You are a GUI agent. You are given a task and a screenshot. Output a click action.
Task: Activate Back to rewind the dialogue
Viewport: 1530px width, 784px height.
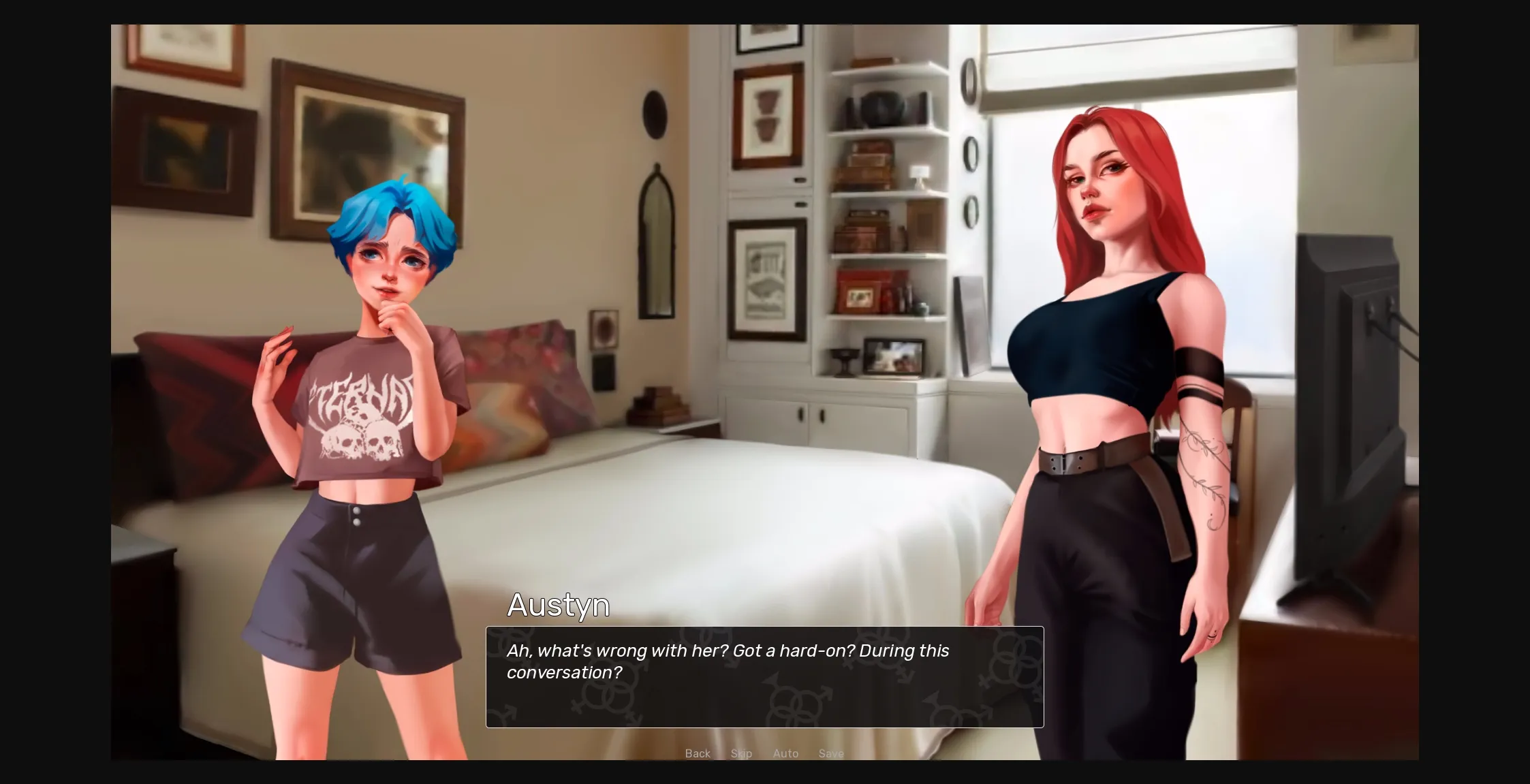697,753
